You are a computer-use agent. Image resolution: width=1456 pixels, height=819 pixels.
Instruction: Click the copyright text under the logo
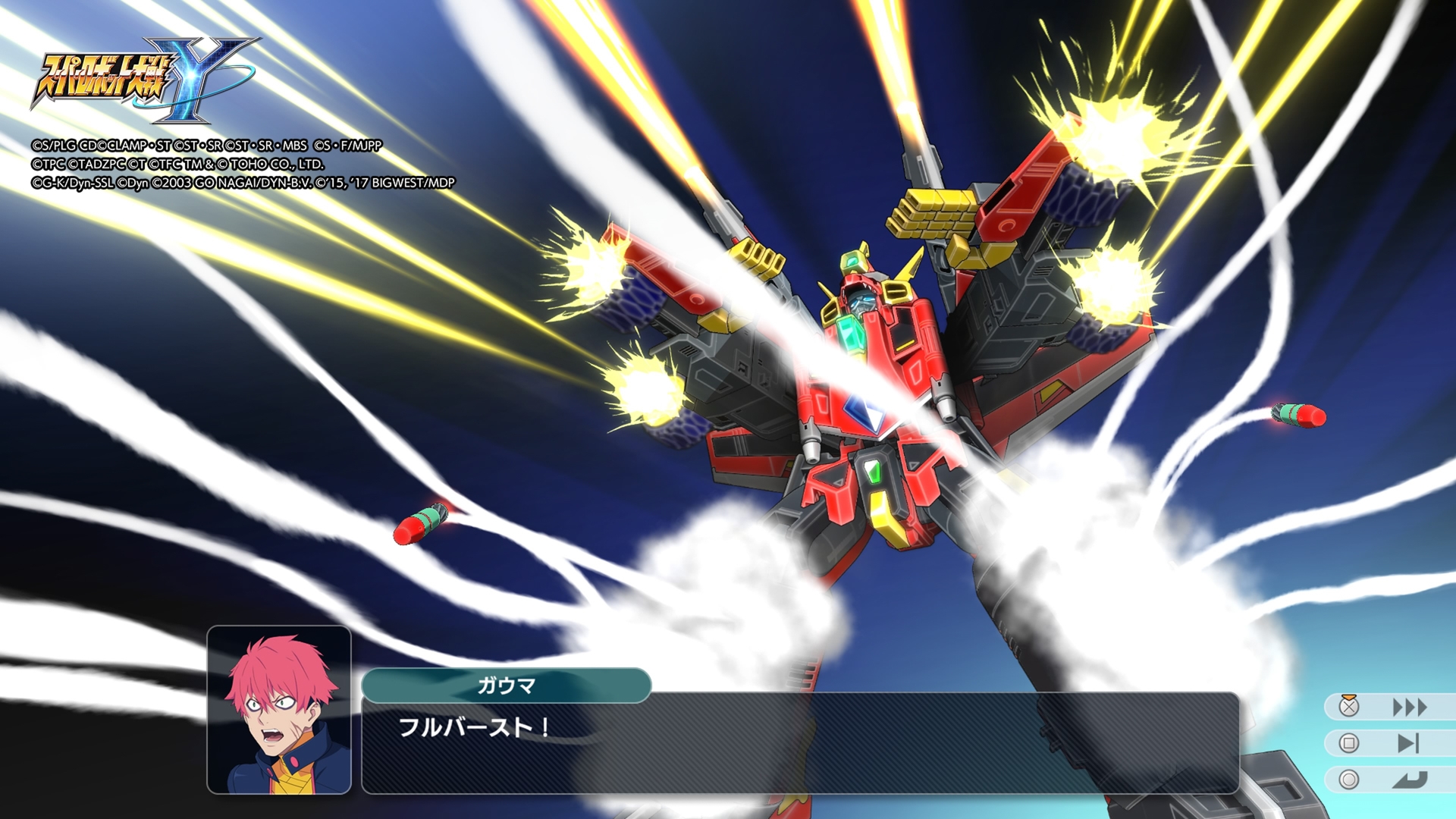243,162
